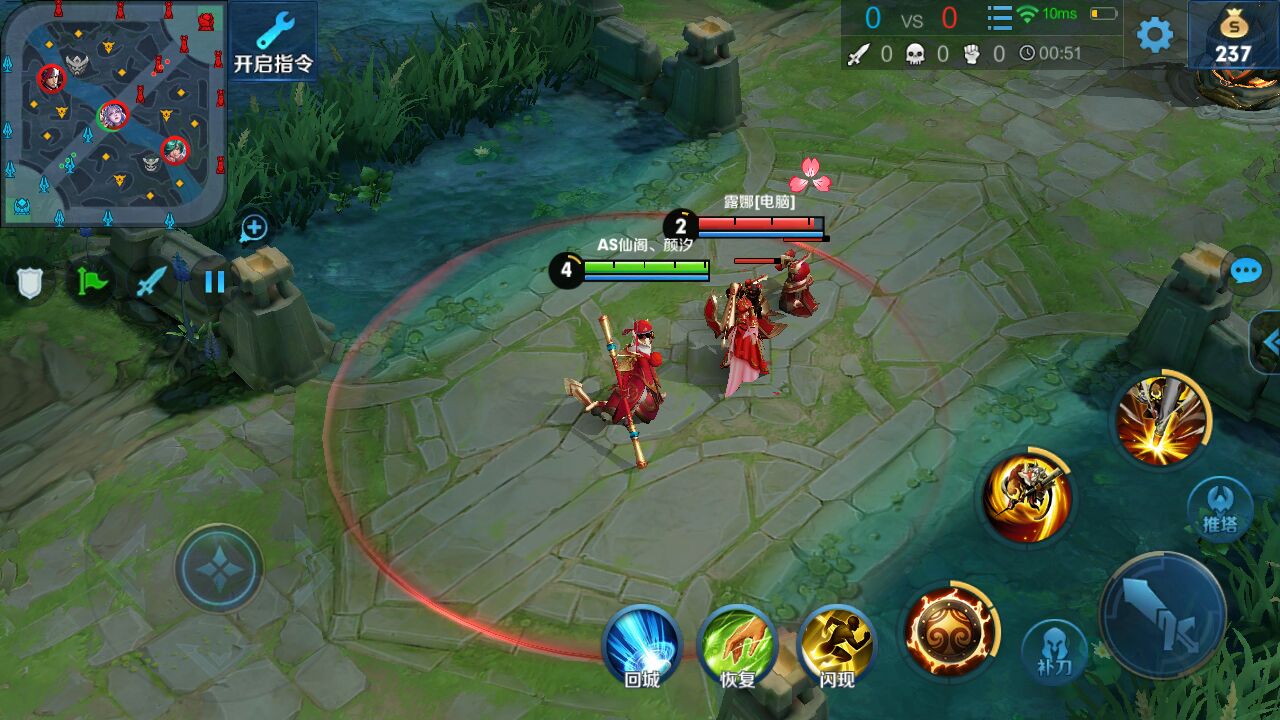Image resolution: width=1280 pixels, height=720 pixels.
Task: Send the blue sword attack signal
Action: [152, 281]
